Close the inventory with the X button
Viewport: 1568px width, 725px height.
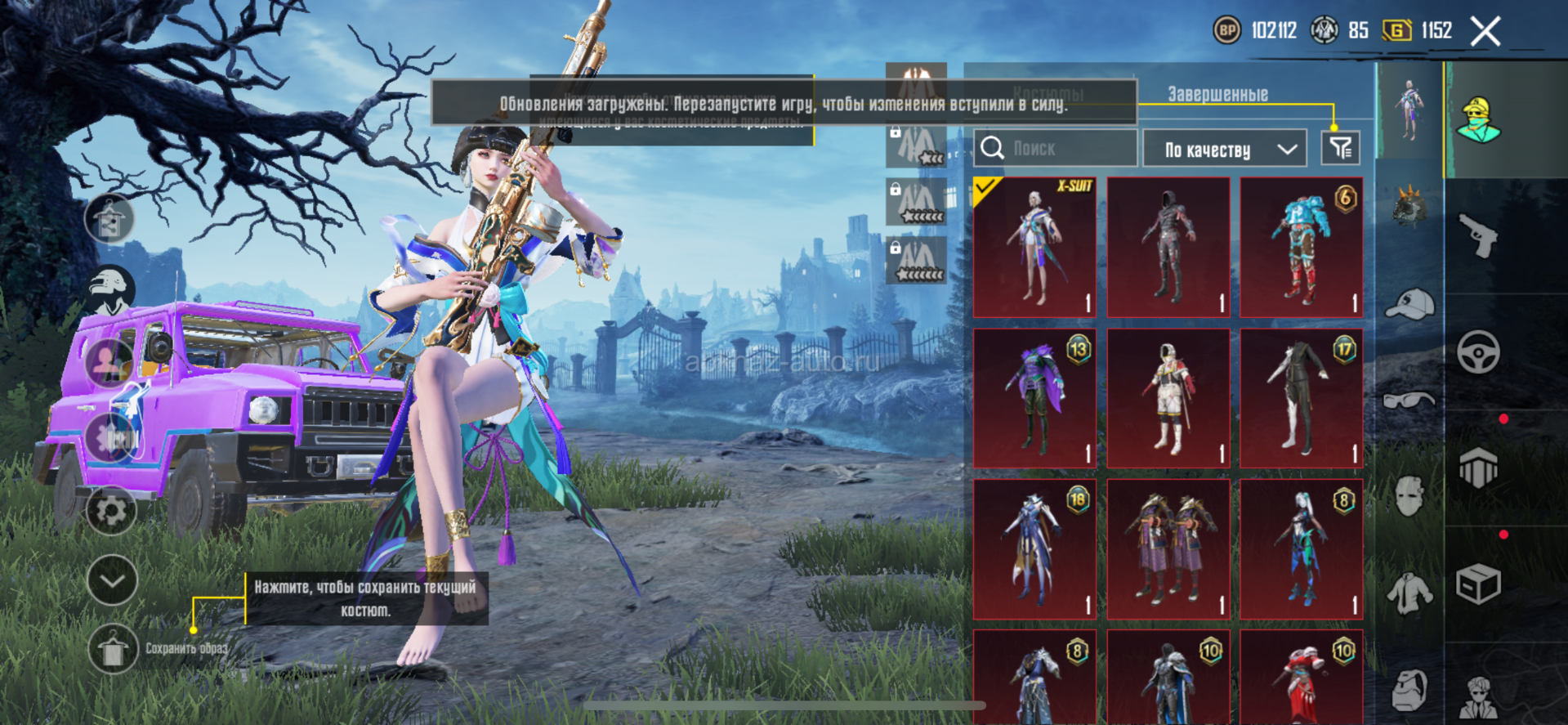tap(1485, 32)
